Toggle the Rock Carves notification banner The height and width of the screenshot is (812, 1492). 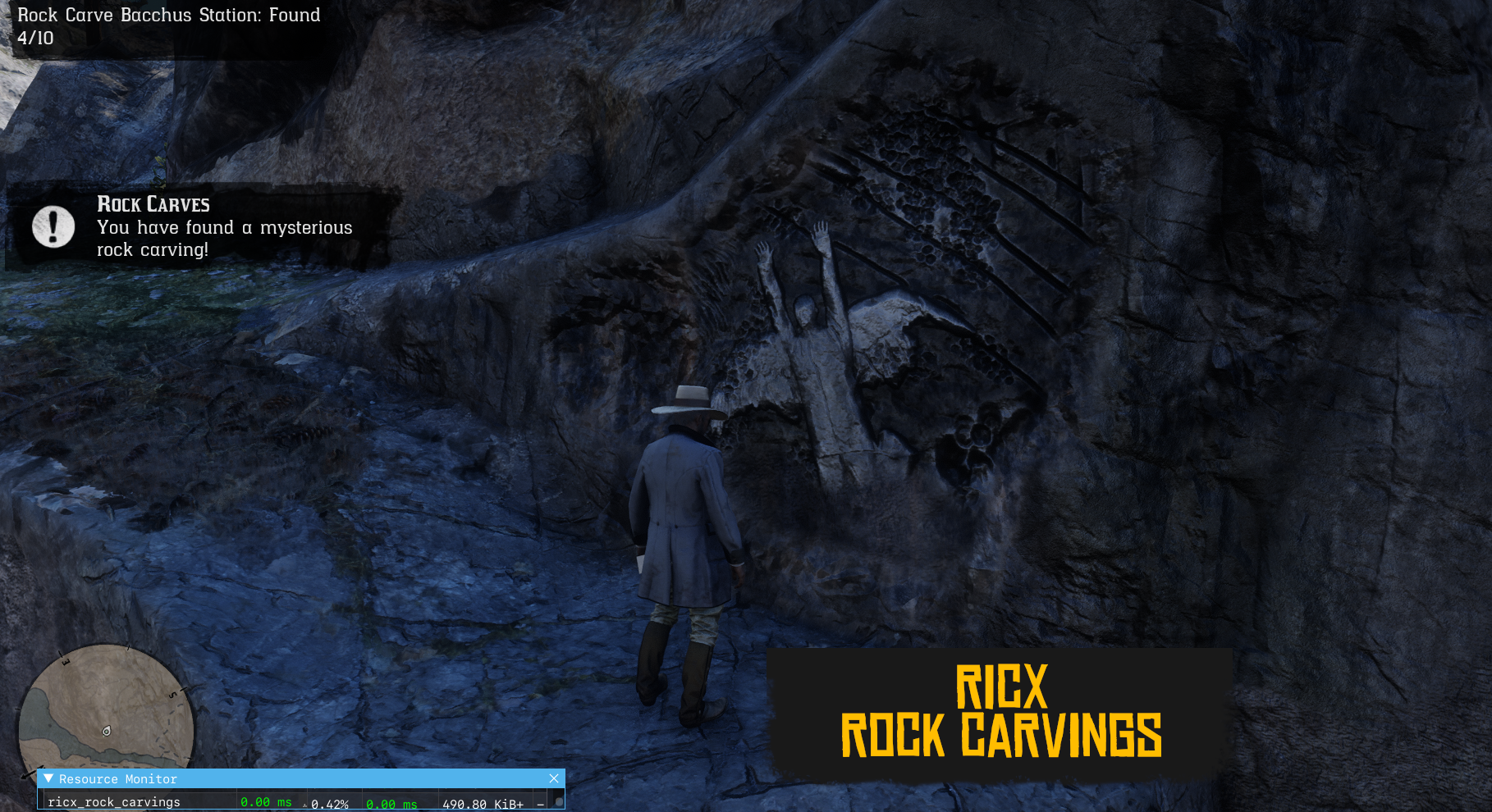click(x=197, y=226)
